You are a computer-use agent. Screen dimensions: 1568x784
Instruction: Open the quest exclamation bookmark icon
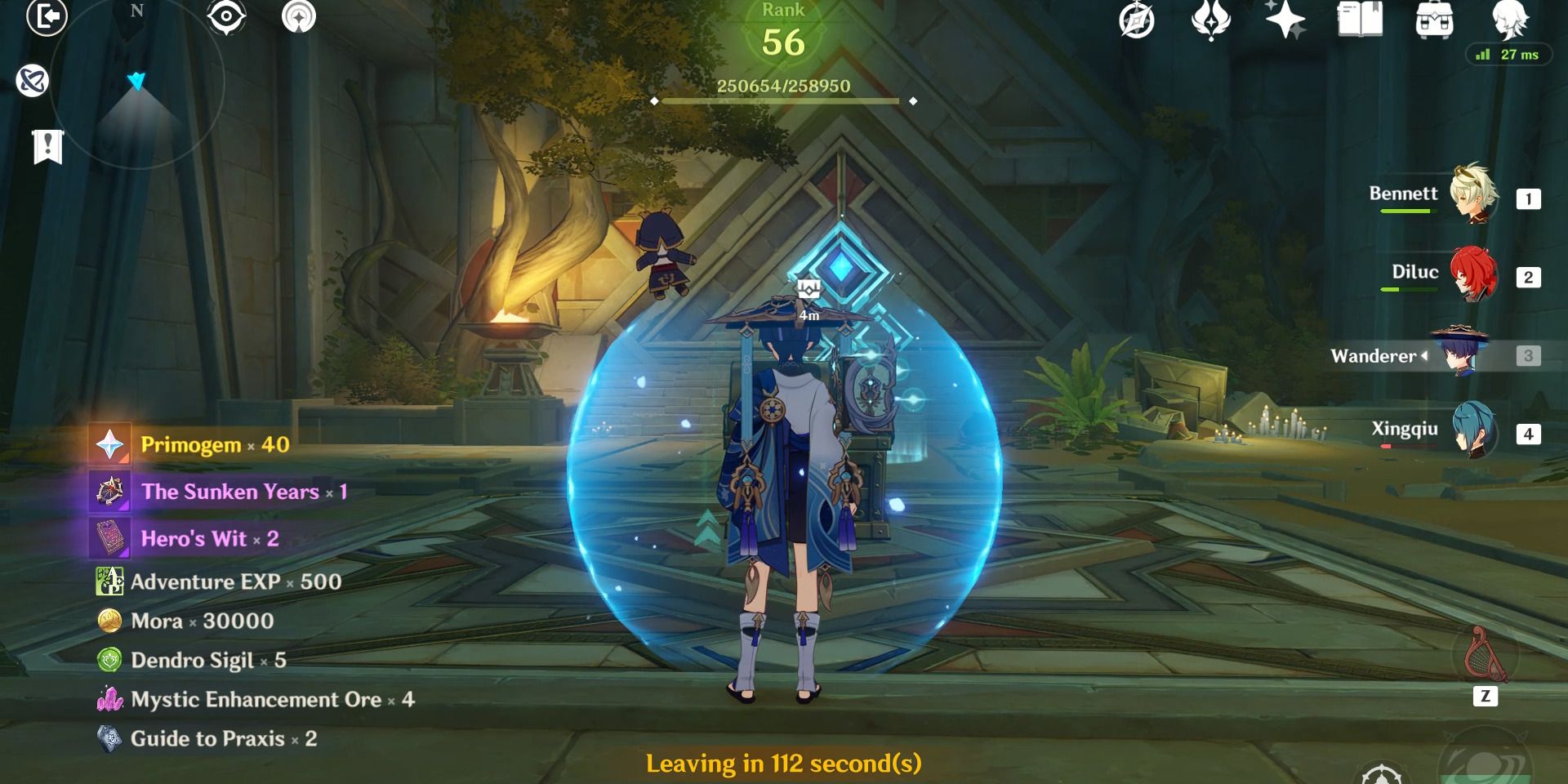(x=47, y=147)
